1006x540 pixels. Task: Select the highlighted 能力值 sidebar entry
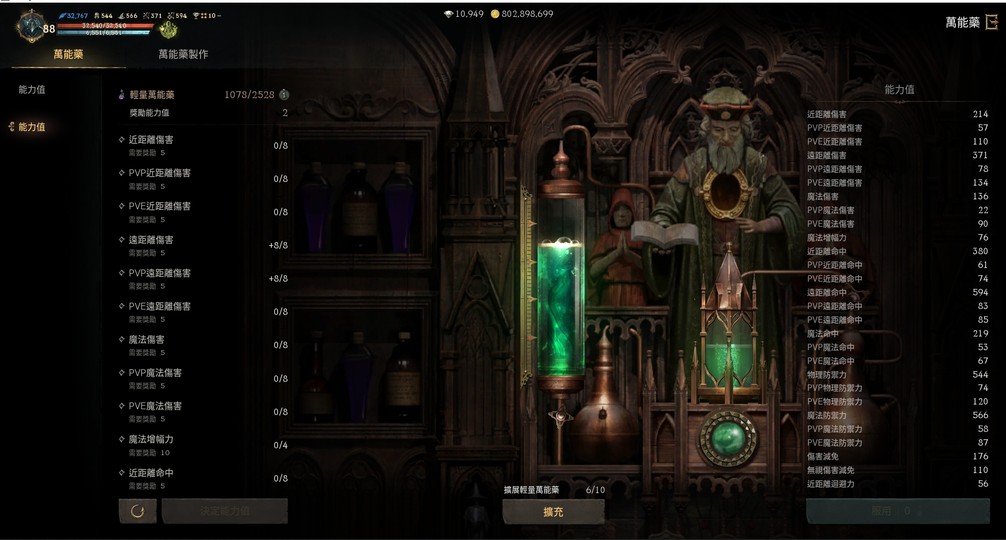(31, 127)
